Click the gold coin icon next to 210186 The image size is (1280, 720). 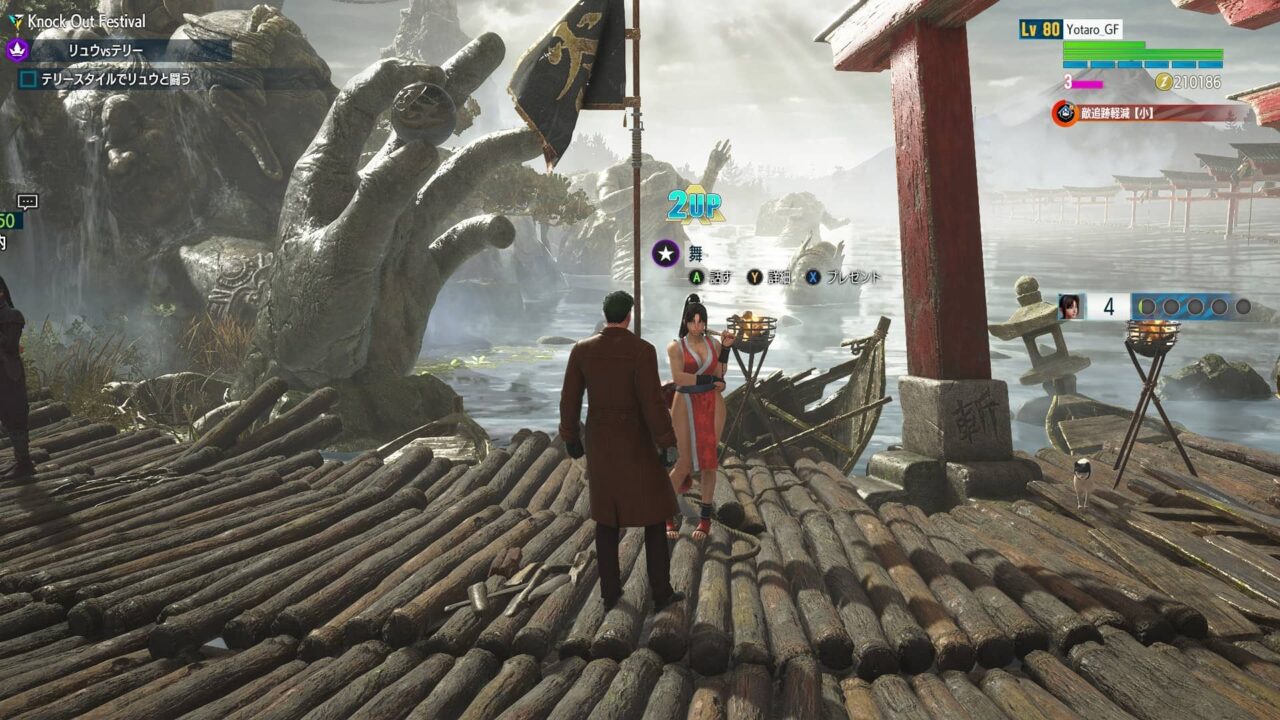(x=1165, y=82)
